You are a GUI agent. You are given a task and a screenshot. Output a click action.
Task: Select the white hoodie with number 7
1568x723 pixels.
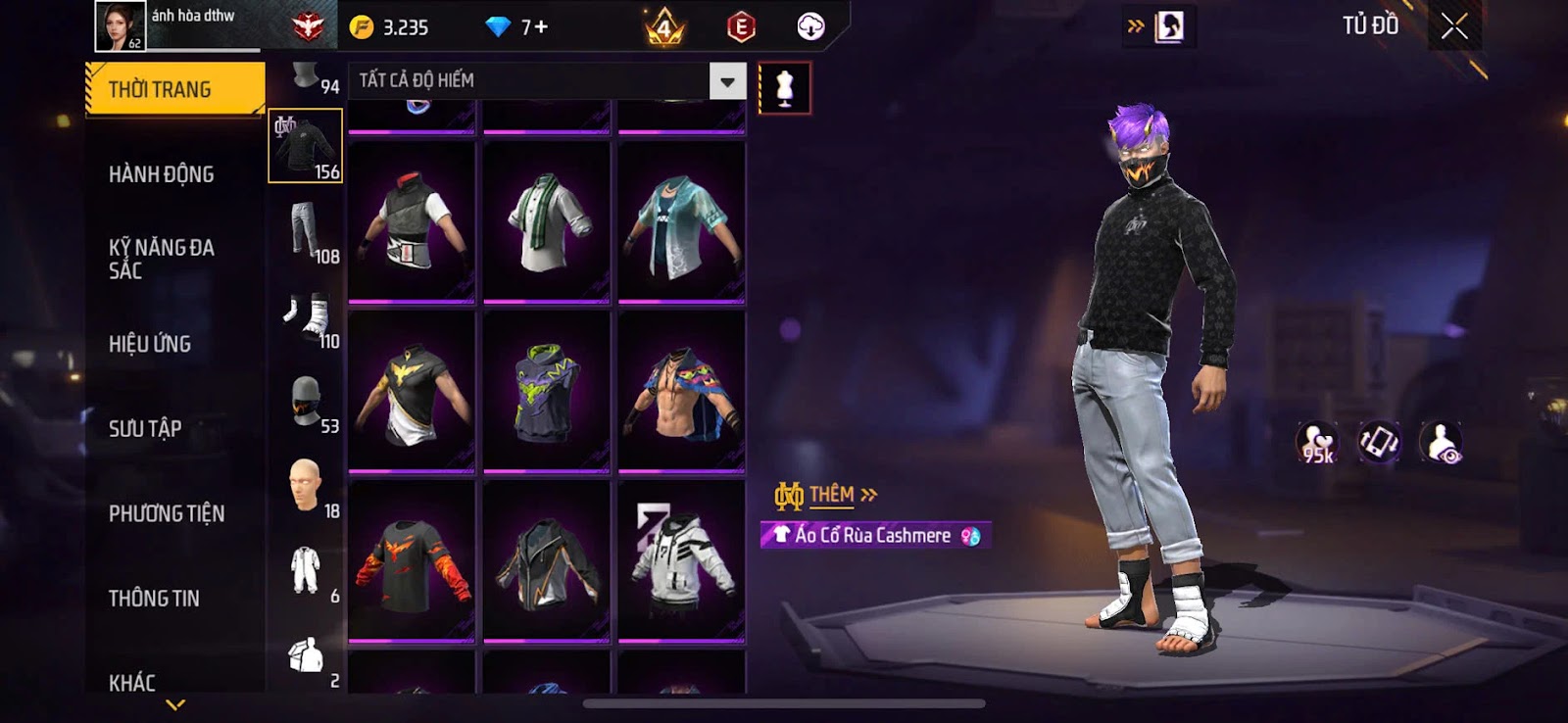pyautogui.click(x=681, y=561)
